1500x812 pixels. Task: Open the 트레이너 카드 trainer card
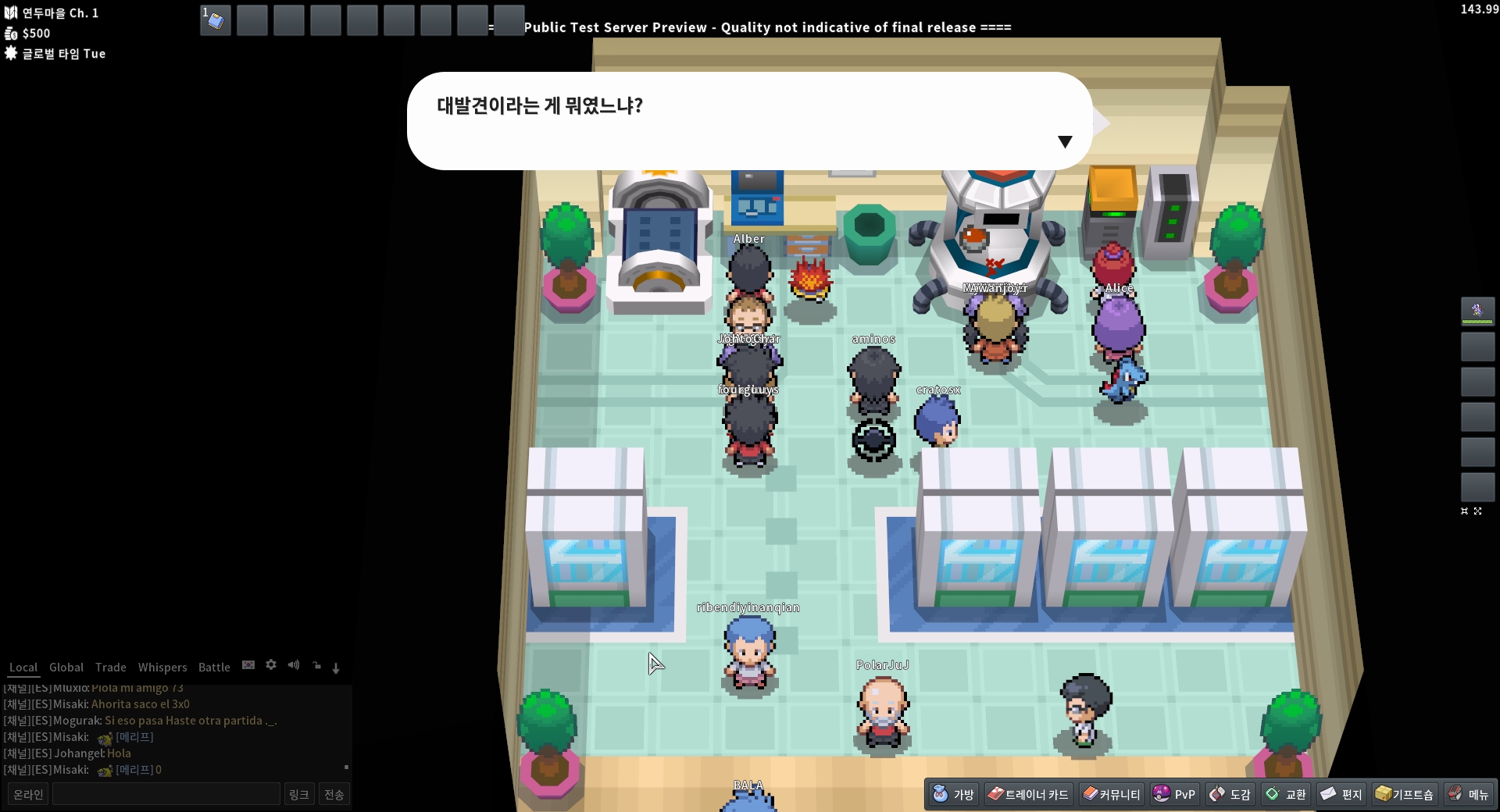1028,794
